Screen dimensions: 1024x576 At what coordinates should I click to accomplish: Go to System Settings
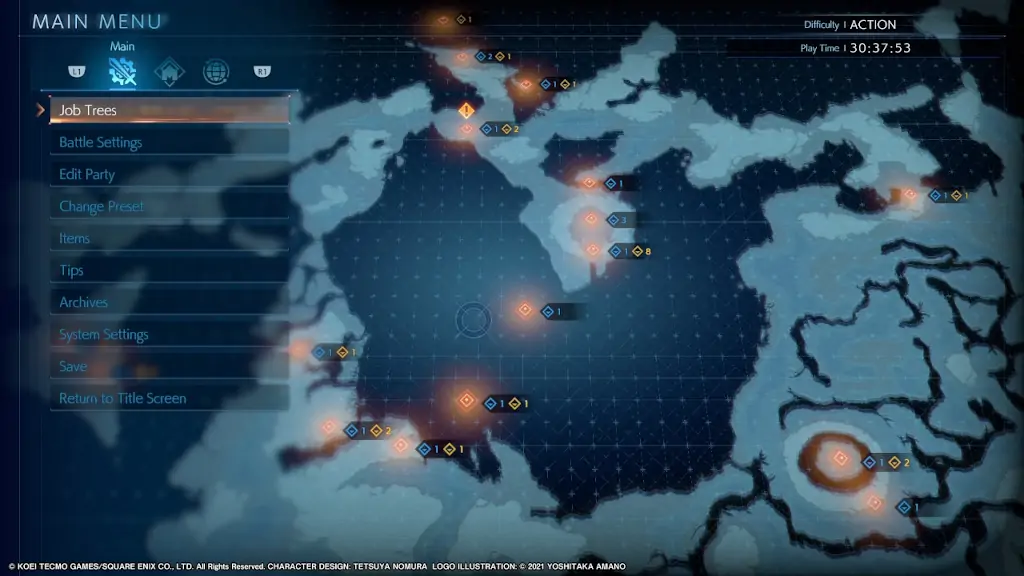(x=168, y=334)
